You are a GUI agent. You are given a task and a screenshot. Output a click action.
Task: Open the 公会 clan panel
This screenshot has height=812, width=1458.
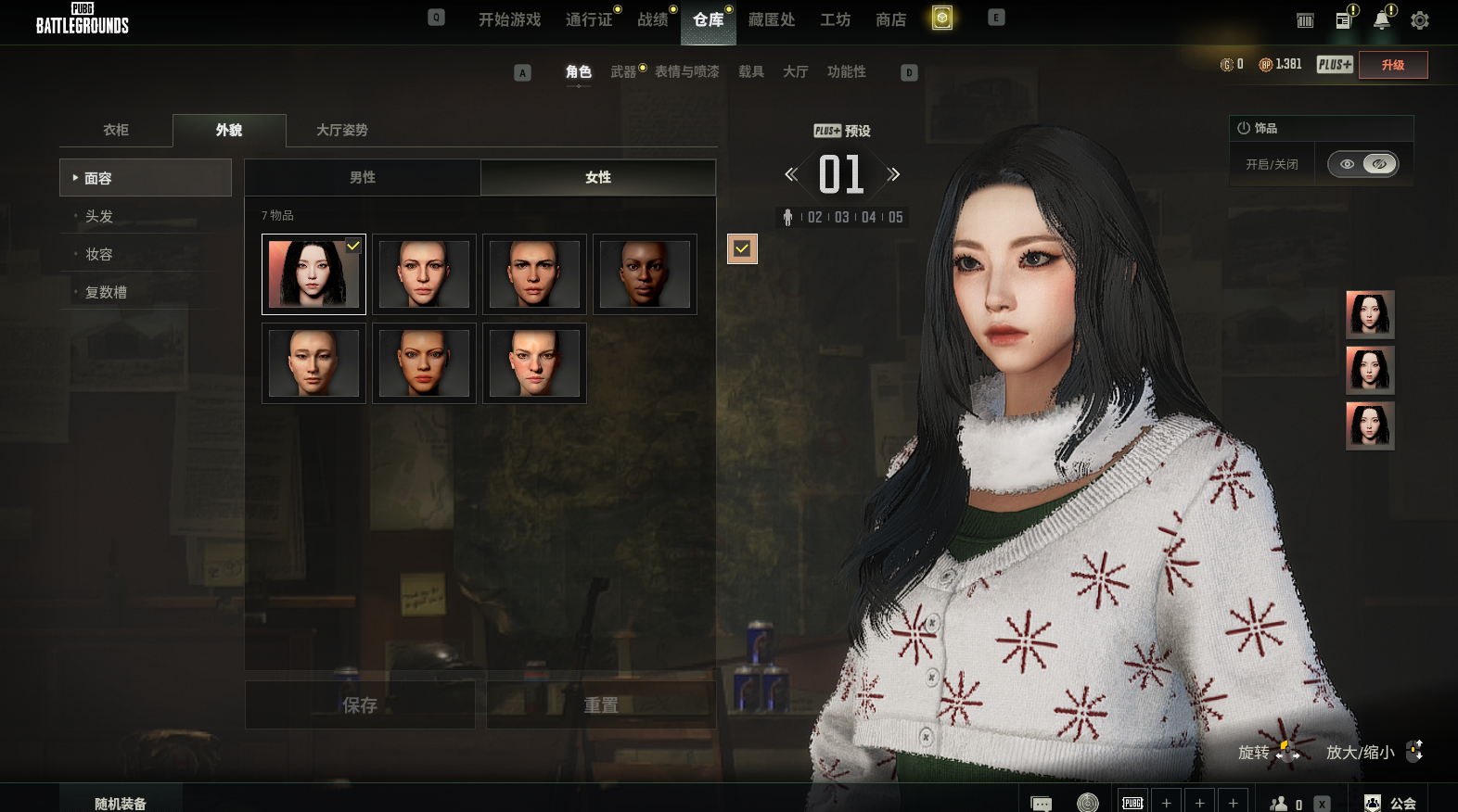pos(1391,803)
